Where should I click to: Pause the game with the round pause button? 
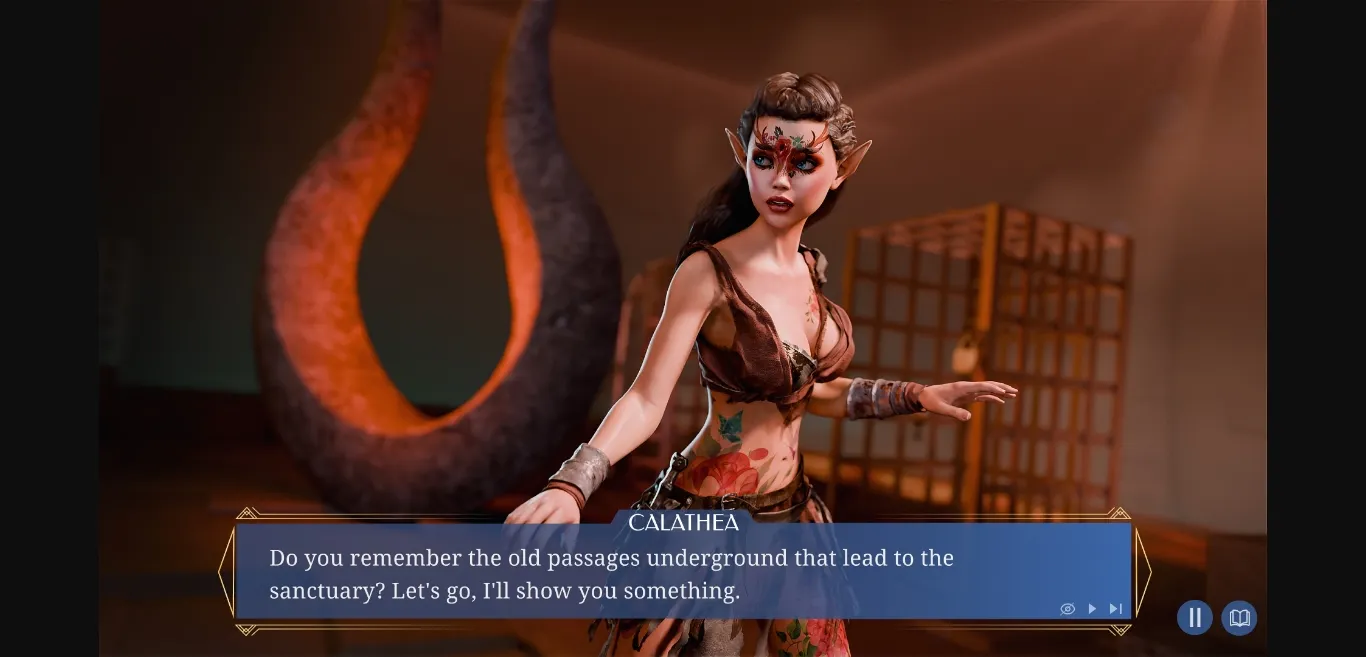point(1194,618)
